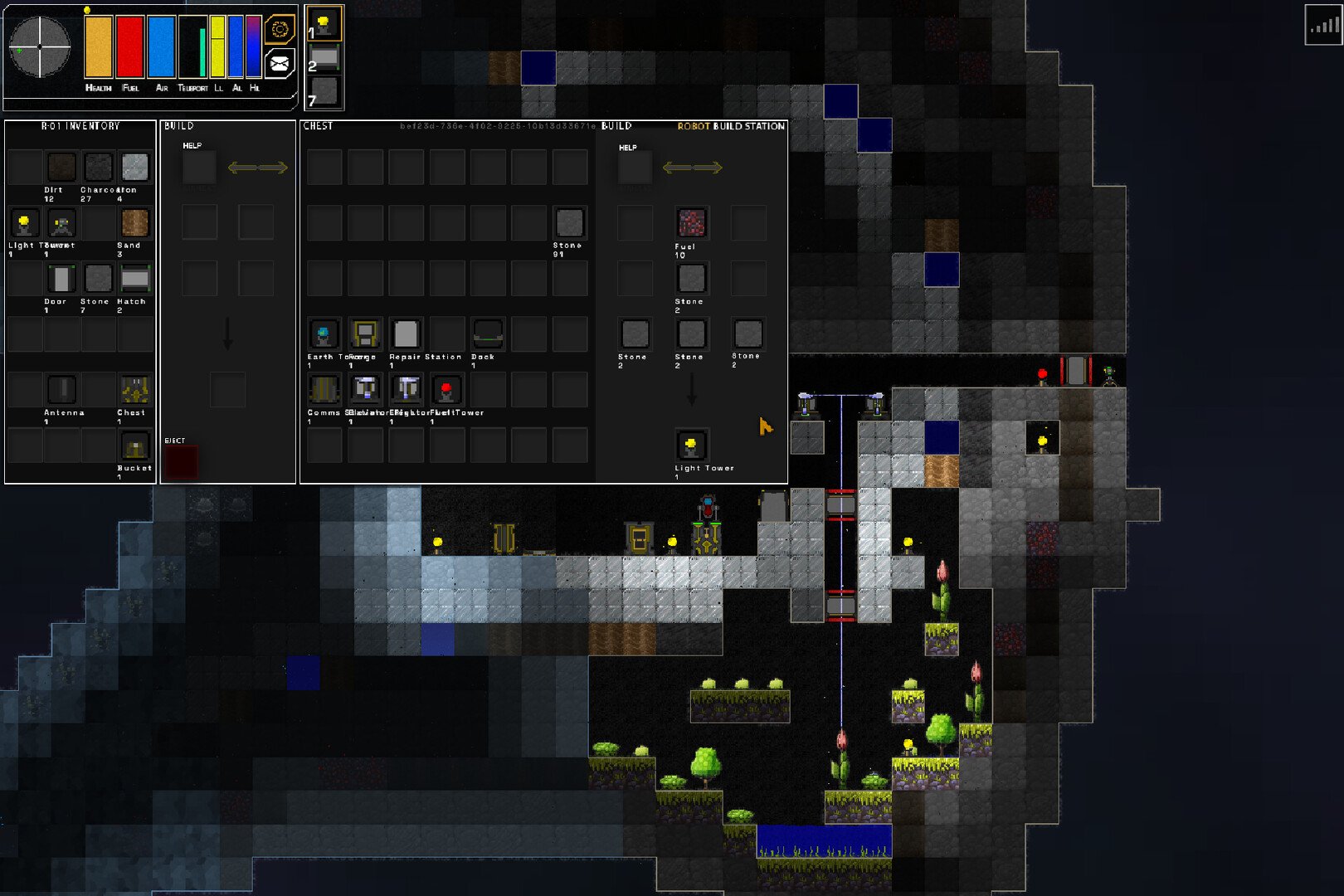Pick the Bucket from inventory
Viewport: 1344px width, 896px height.
[x=134, y=447]
